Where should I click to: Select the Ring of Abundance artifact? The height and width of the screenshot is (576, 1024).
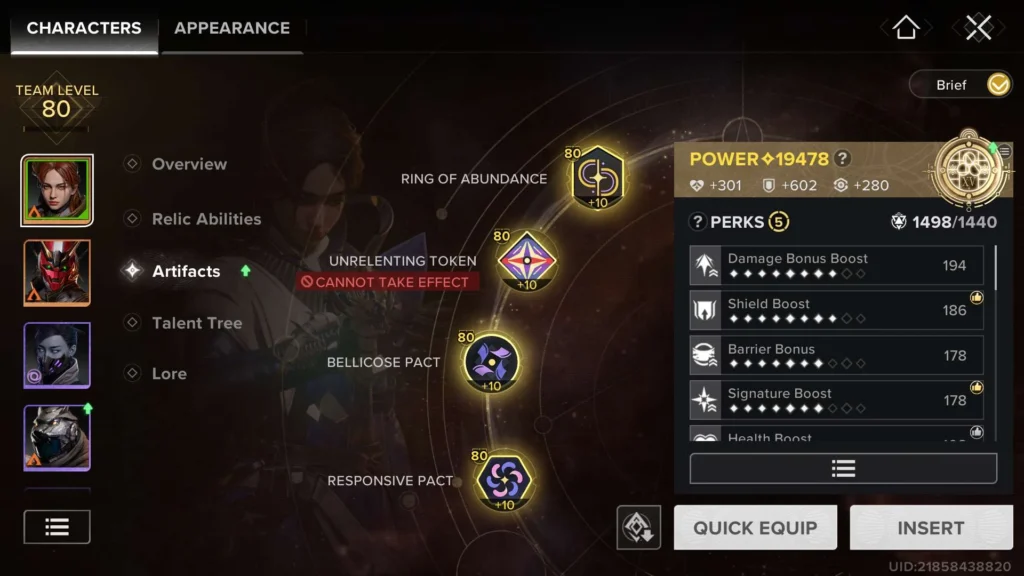598,177
